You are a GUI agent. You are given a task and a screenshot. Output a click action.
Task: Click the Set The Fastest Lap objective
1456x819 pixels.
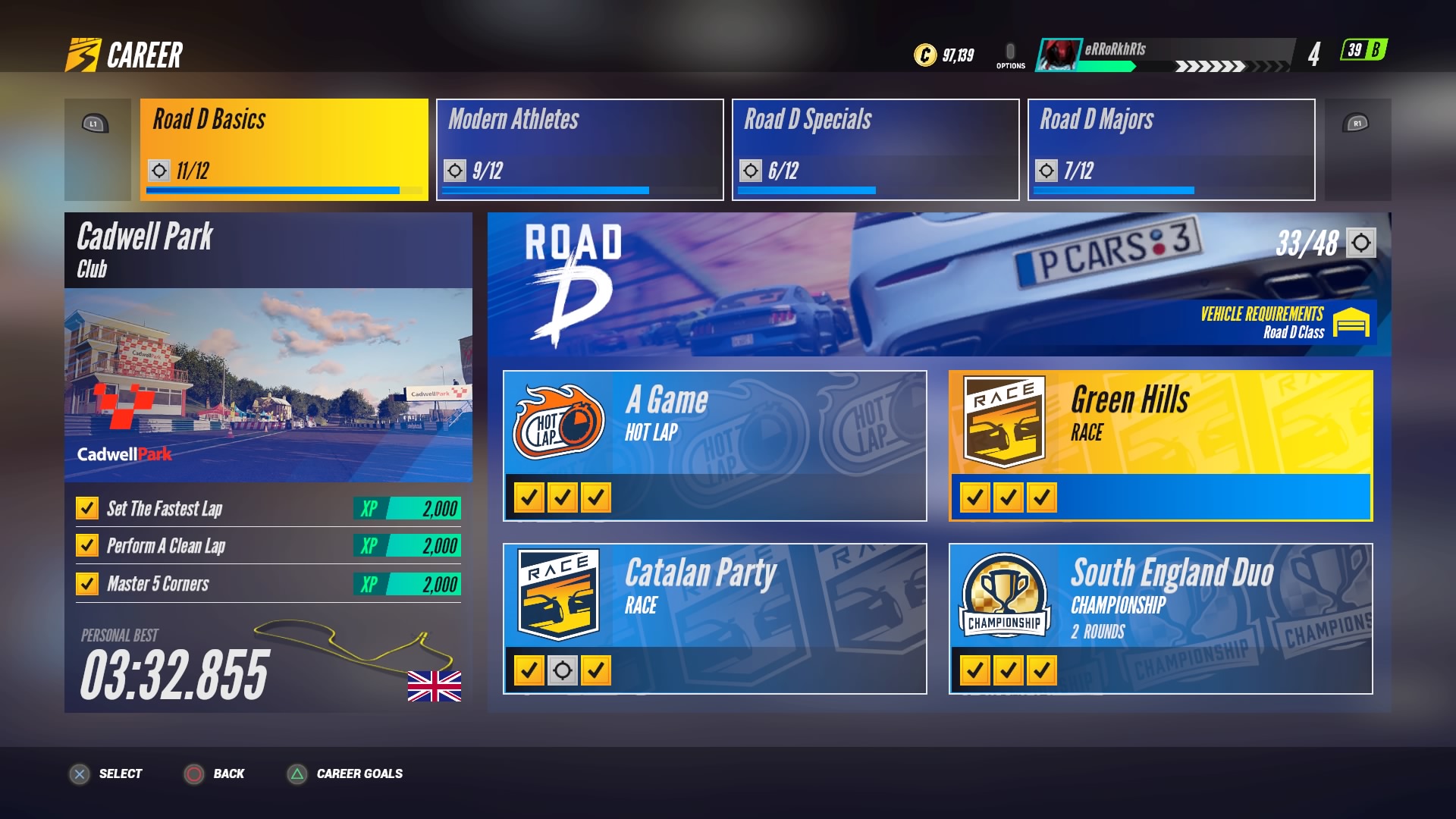click(x=268, y=508)
